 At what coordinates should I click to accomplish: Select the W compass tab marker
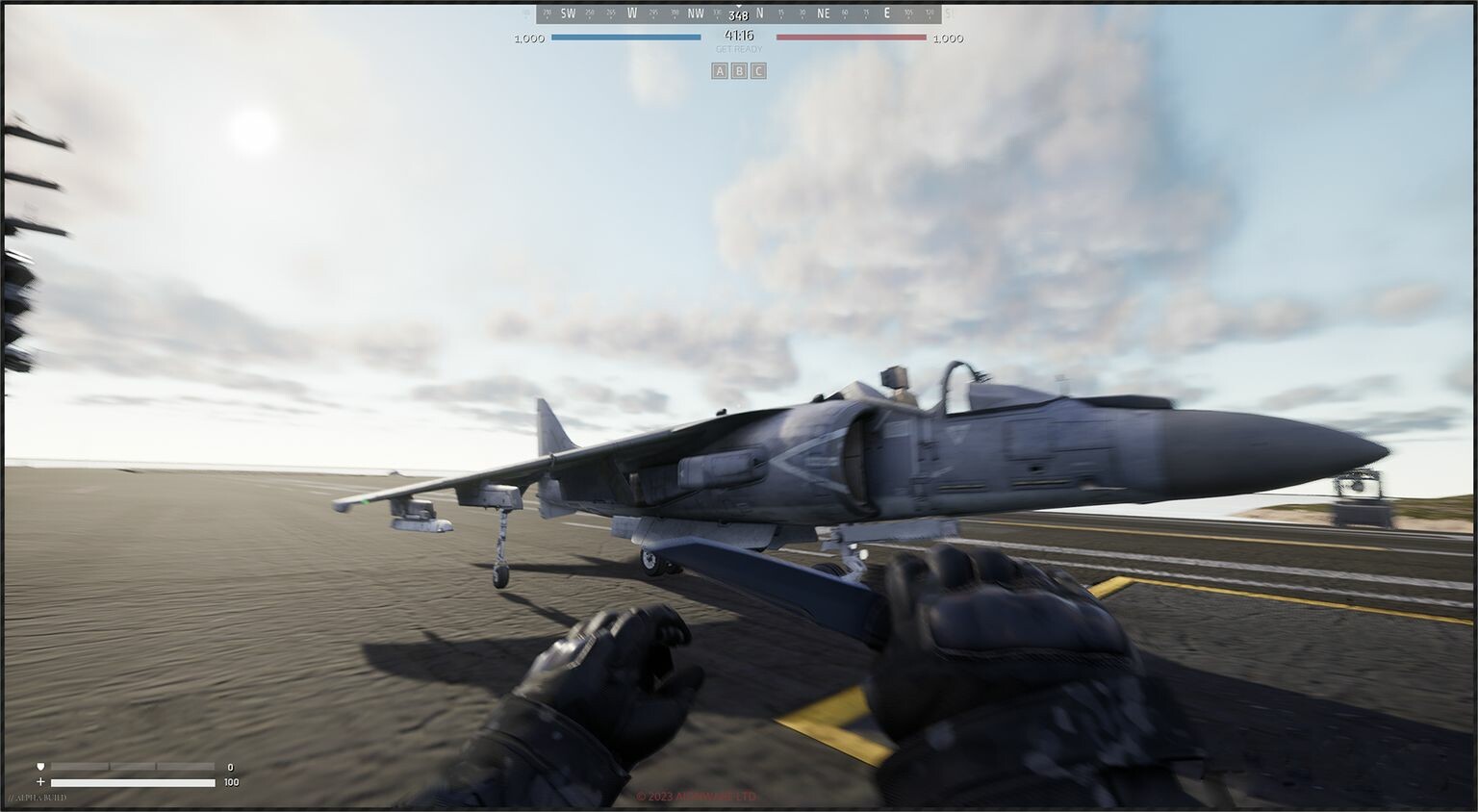tap(633, 13)
